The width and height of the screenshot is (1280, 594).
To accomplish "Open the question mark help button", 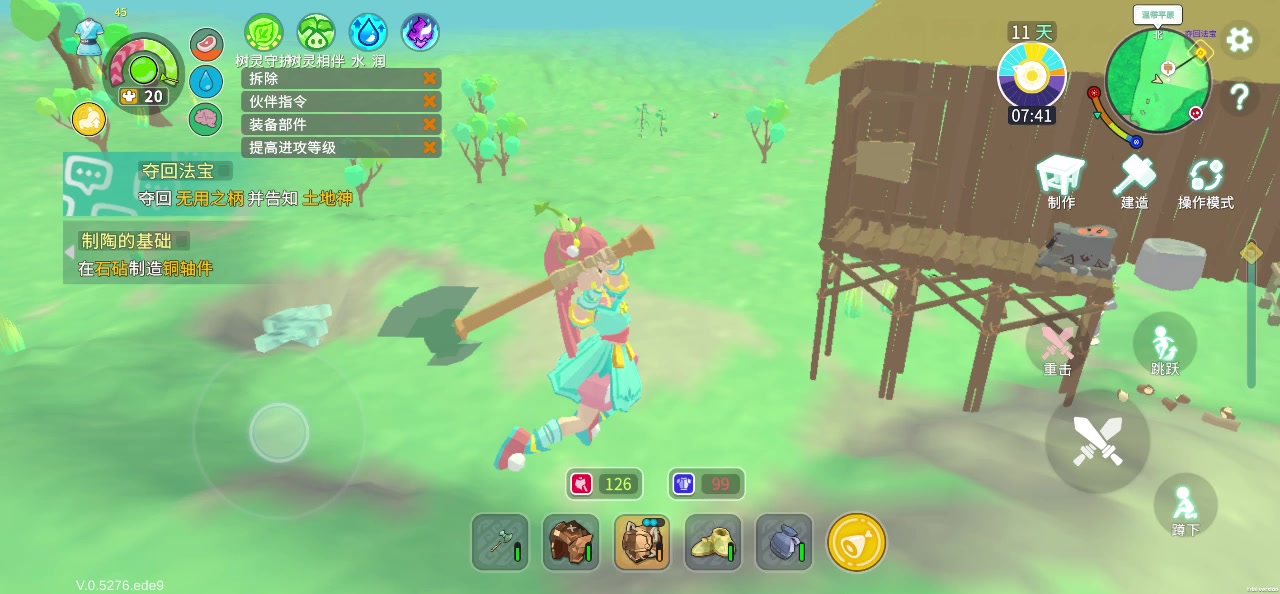I will pos(1240,97).
